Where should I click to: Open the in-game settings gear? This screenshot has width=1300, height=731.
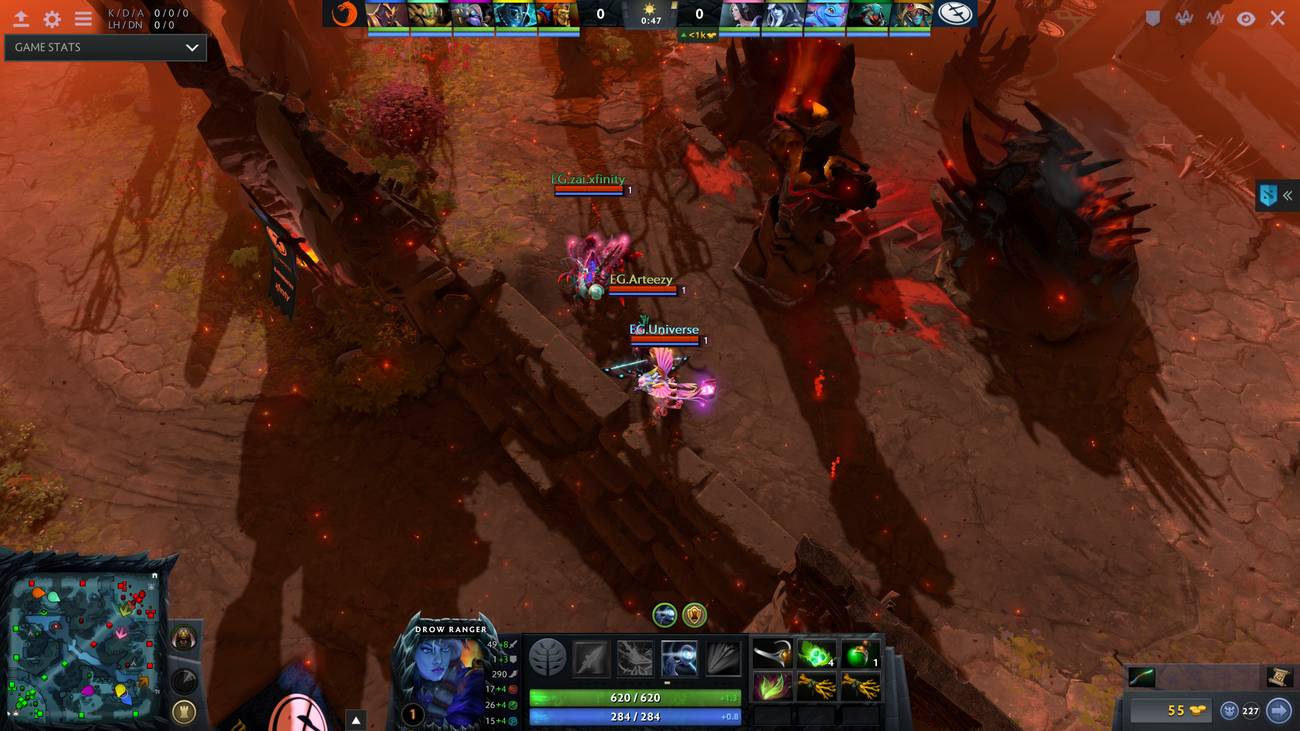(52, 18)
